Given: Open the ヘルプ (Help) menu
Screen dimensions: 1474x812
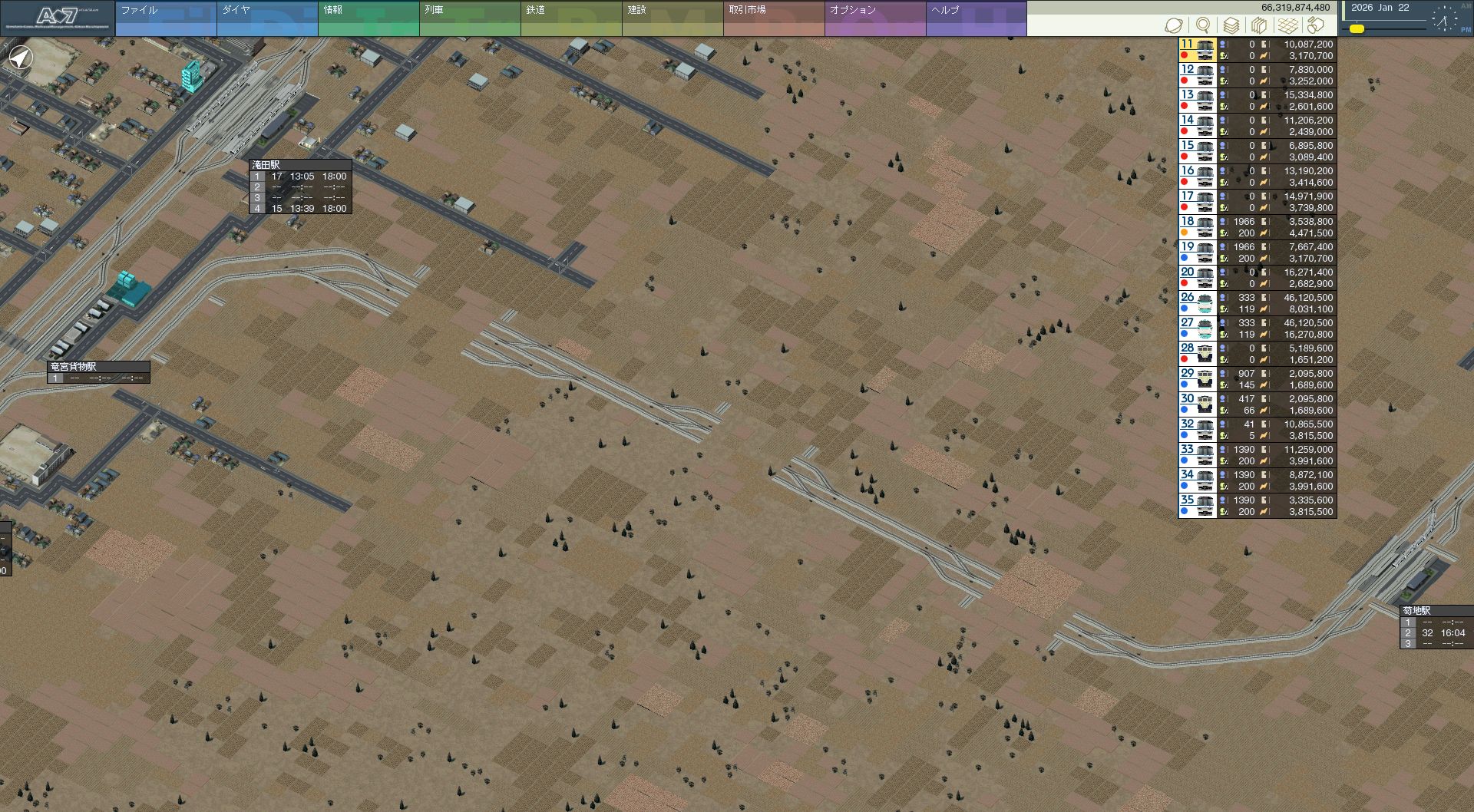Looking at the screenshot, I should click(976, 18).
